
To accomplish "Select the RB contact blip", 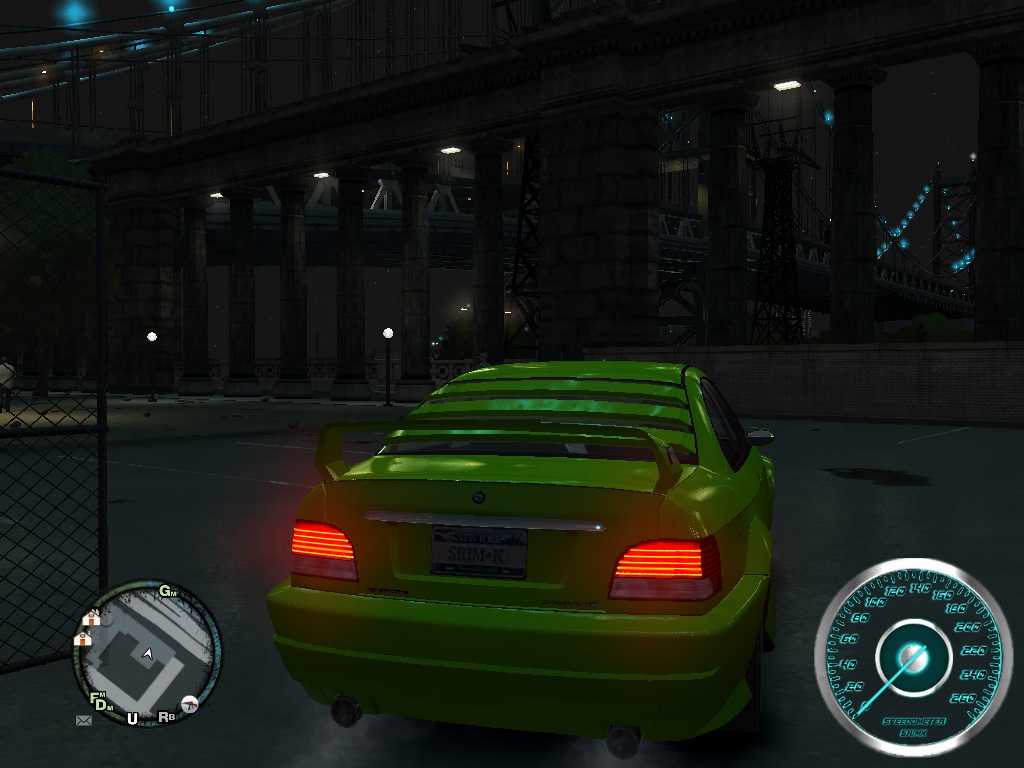I will click(166, 717).
